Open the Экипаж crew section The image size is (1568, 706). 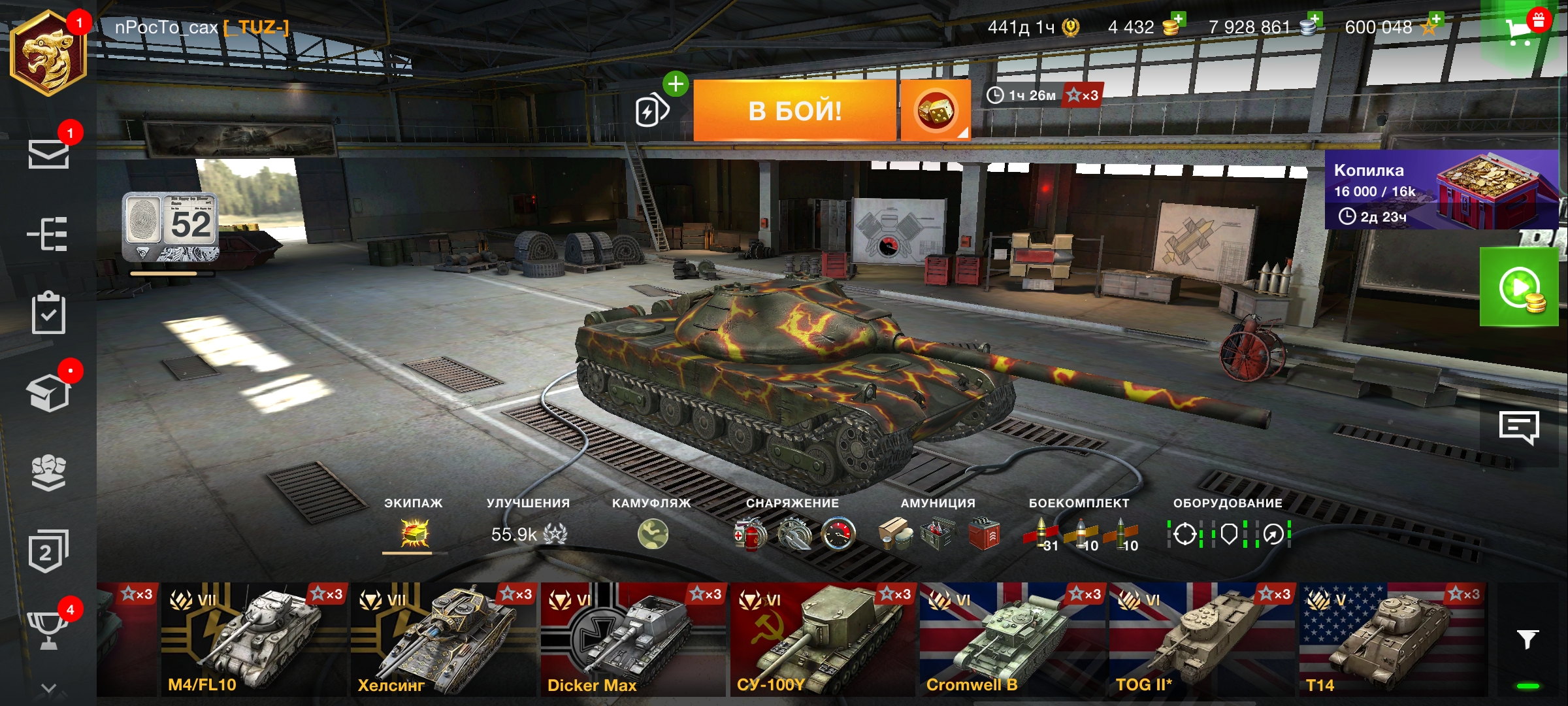(414, 533)
